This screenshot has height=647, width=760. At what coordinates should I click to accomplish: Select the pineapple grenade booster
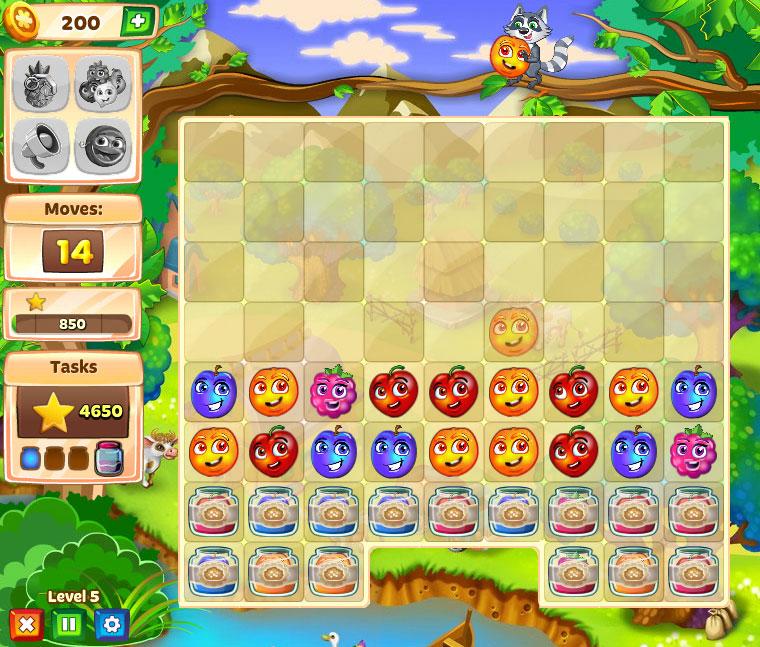(41, 84)
